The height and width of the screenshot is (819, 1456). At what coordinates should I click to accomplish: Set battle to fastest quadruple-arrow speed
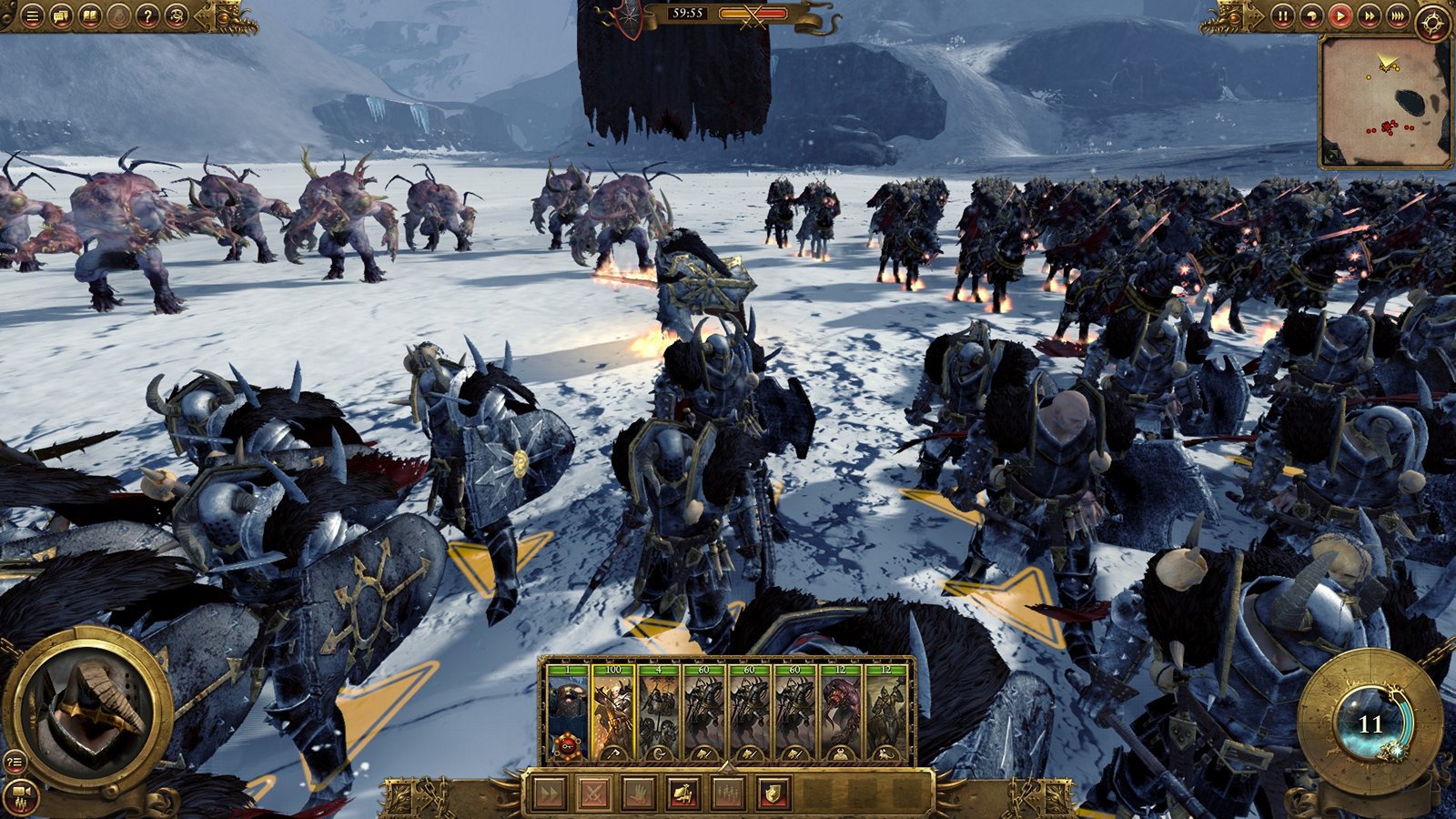point(1398,15)
